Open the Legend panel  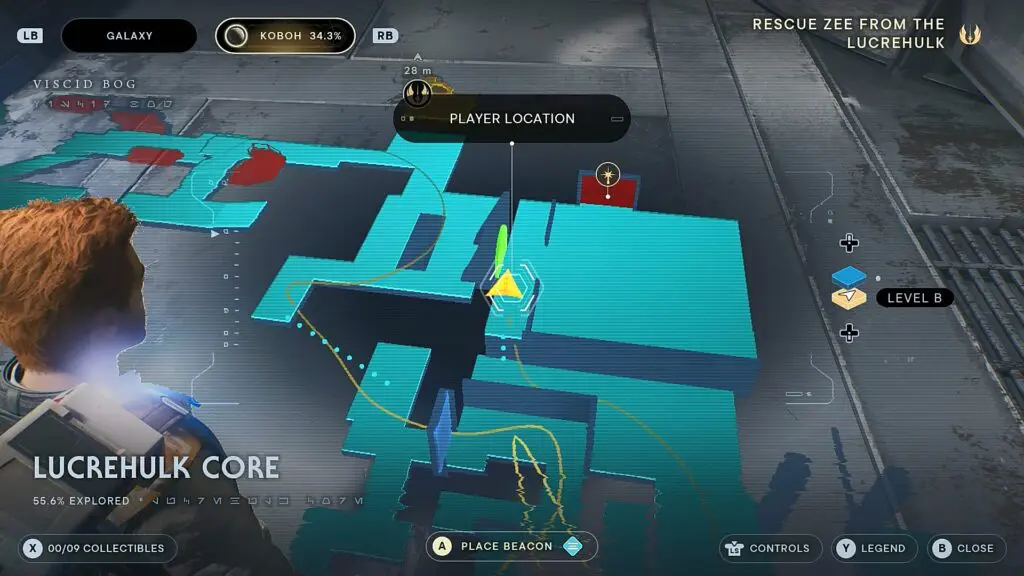pos(874,548)
